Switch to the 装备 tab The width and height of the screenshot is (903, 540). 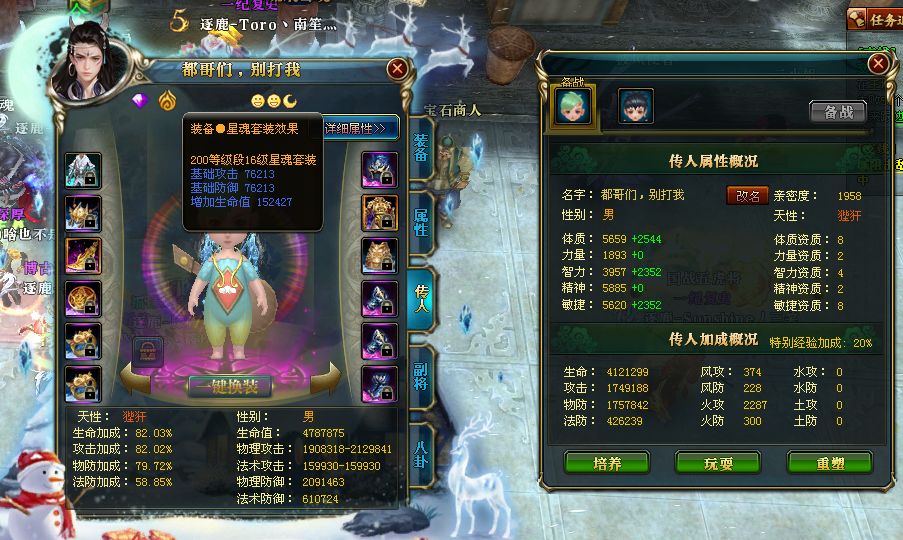pos(421,147)
